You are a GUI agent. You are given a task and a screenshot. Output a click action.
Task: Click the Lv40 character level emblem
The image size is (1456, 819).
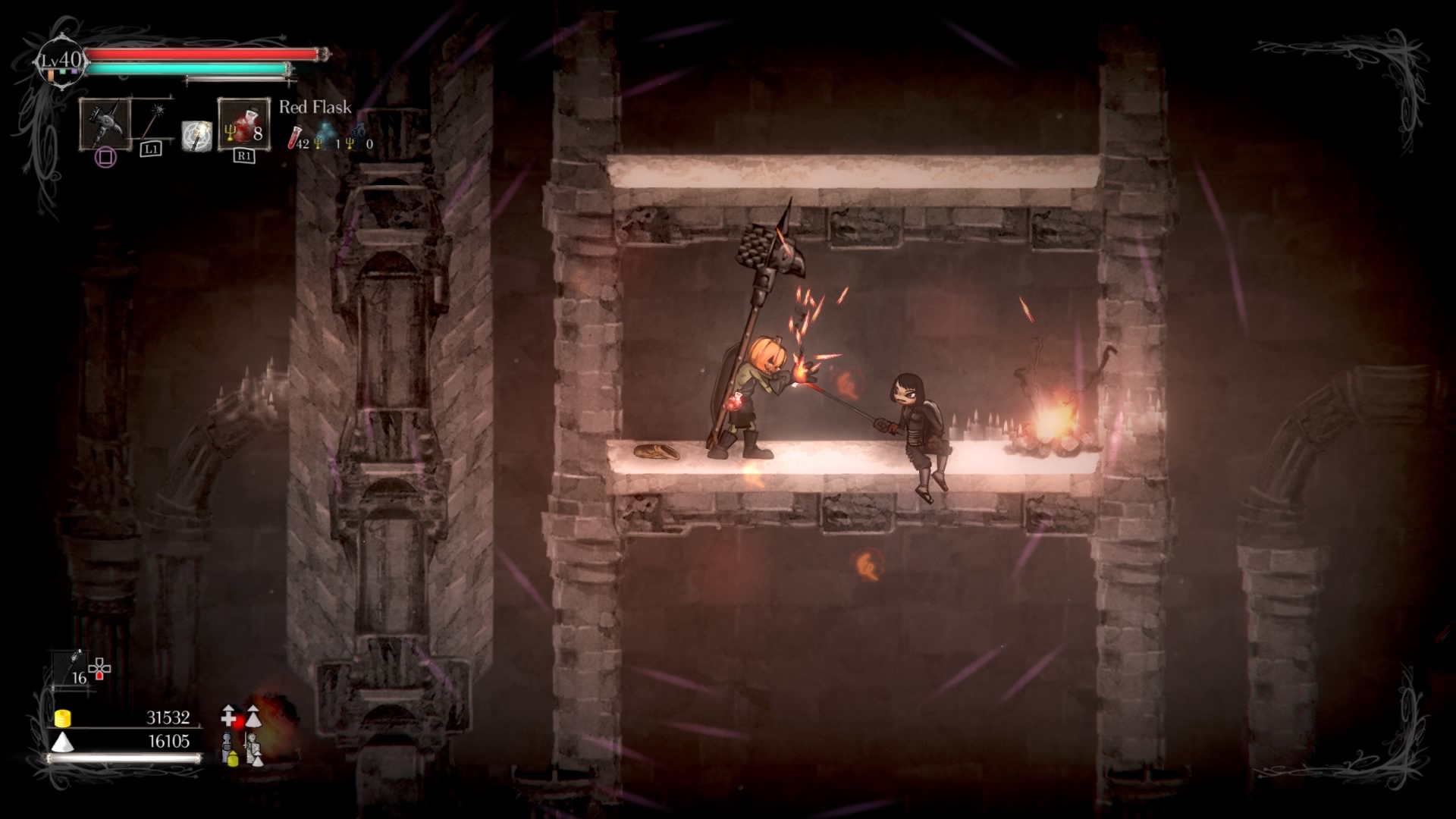tap(60, 61)
